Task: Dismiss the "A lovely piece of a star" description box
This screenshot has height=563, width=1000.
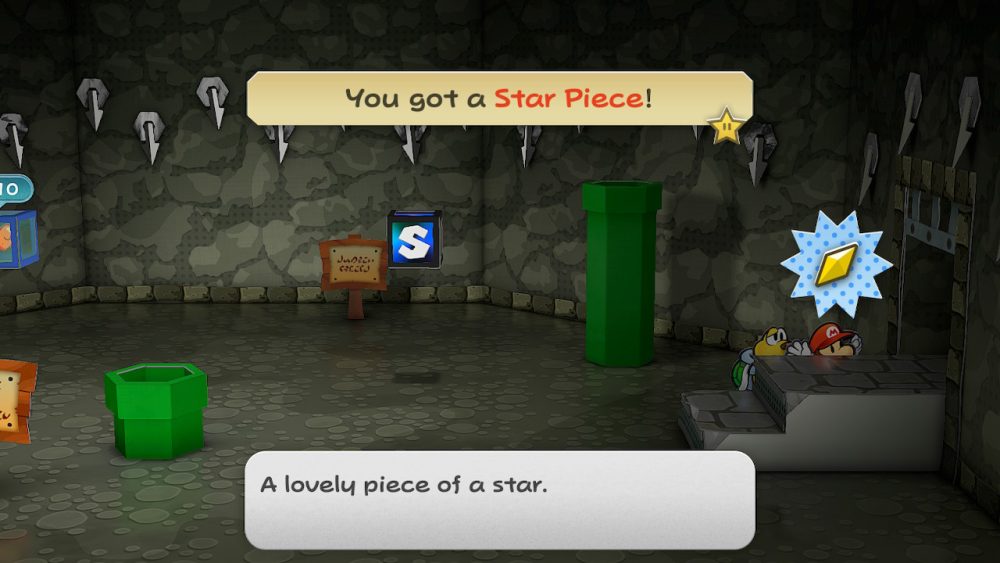Action: point(499,499)
